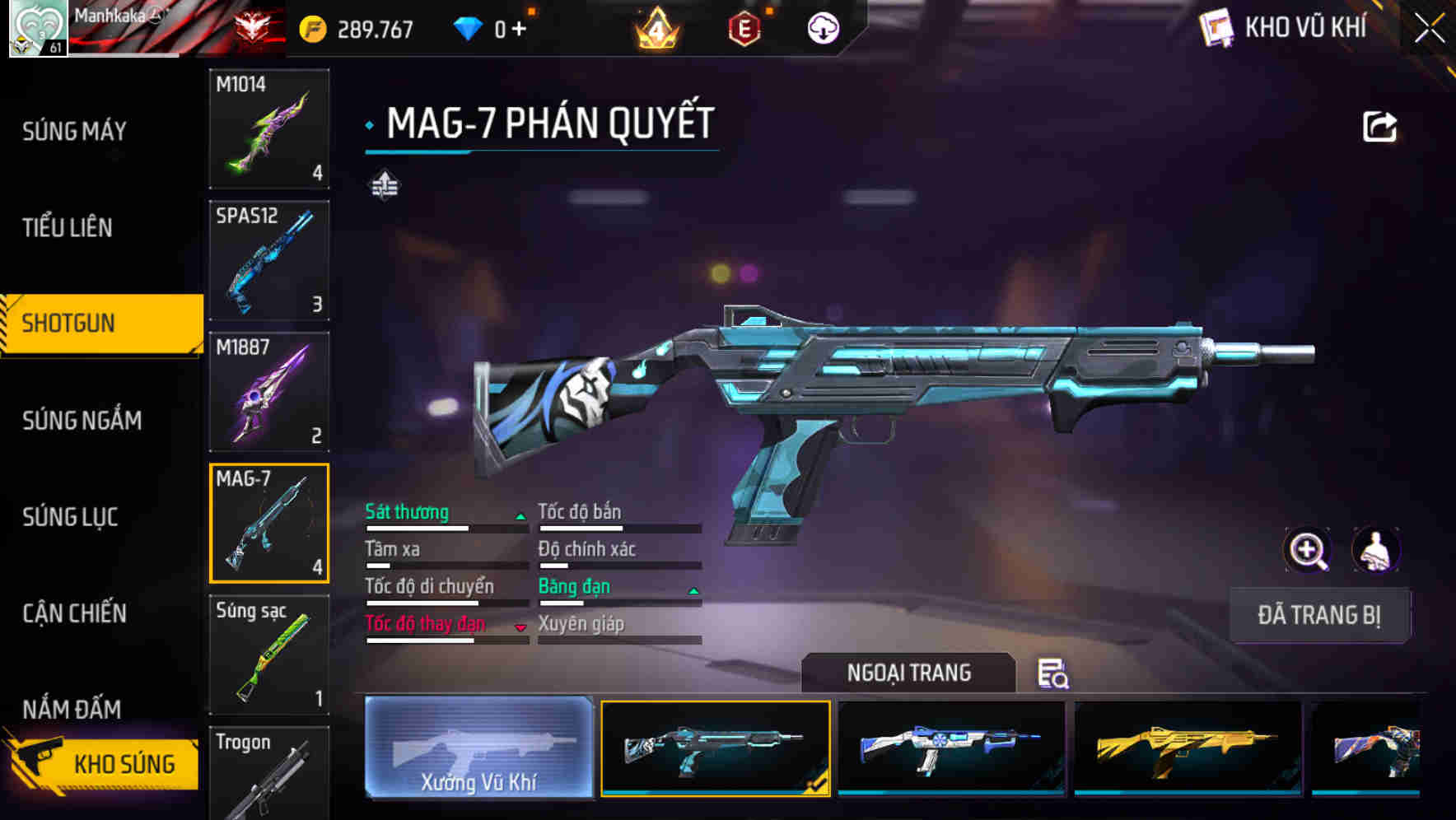Image resolution: width=1456 pixels, height=820 pixels.
Task: Select the M1014 weapon tile
Action: point(269,128)
